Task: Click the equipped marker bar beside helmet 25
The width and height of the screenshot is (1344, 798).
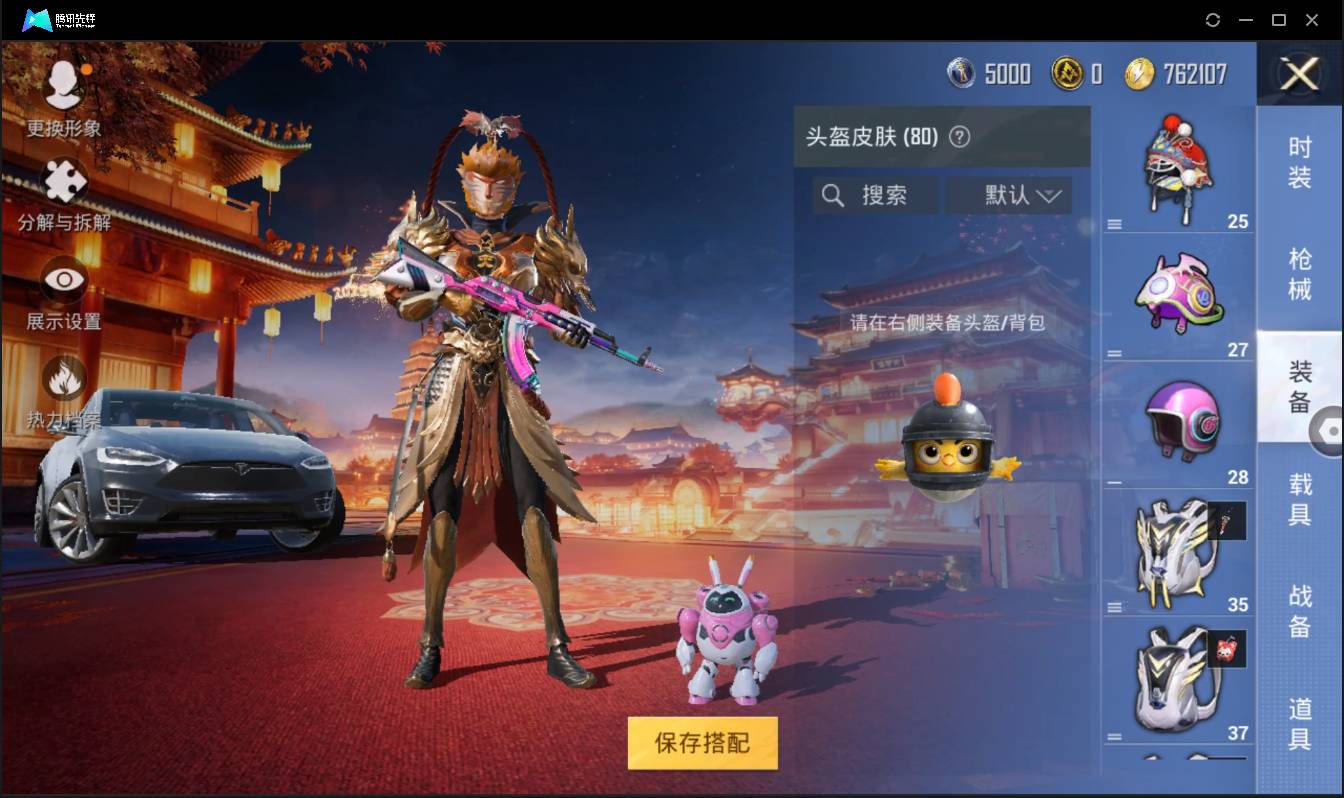Action: [1113, 222]
